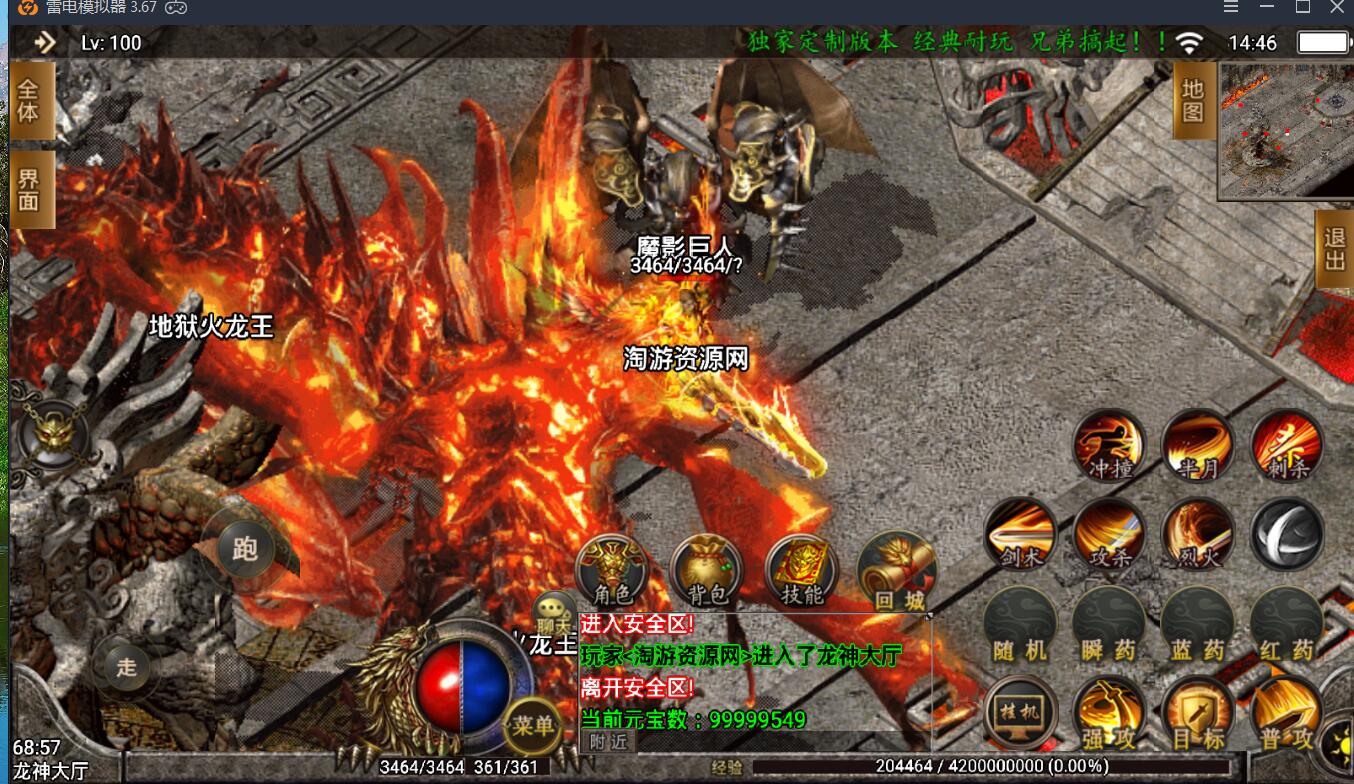Activate the 冲撞 charge skill
The height and width of the screenshot is (784, 1354).
click(1109, 445)
